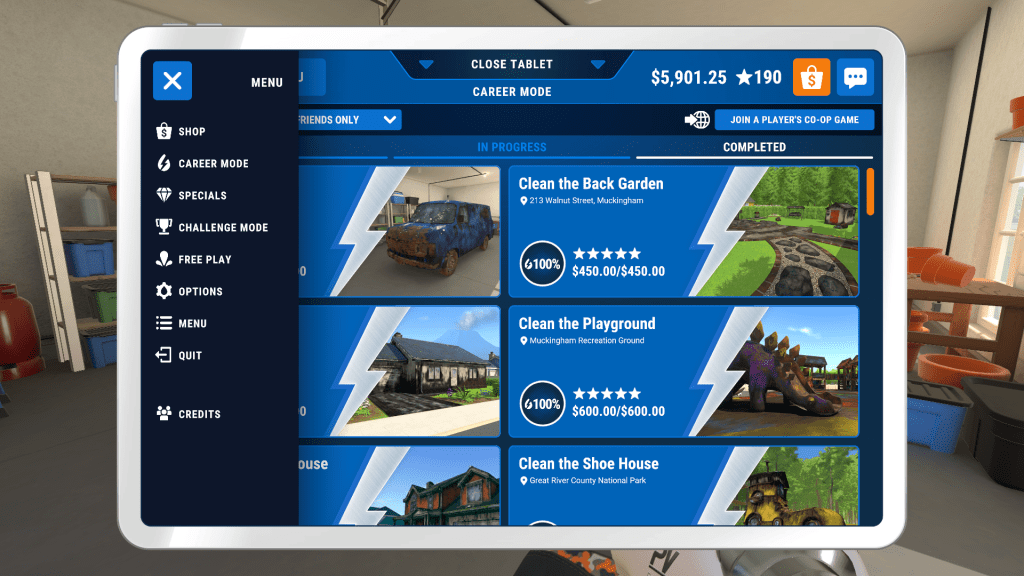Switch to the In Progress tab
The image size is (1024, 576).
(x=511, y=148)
